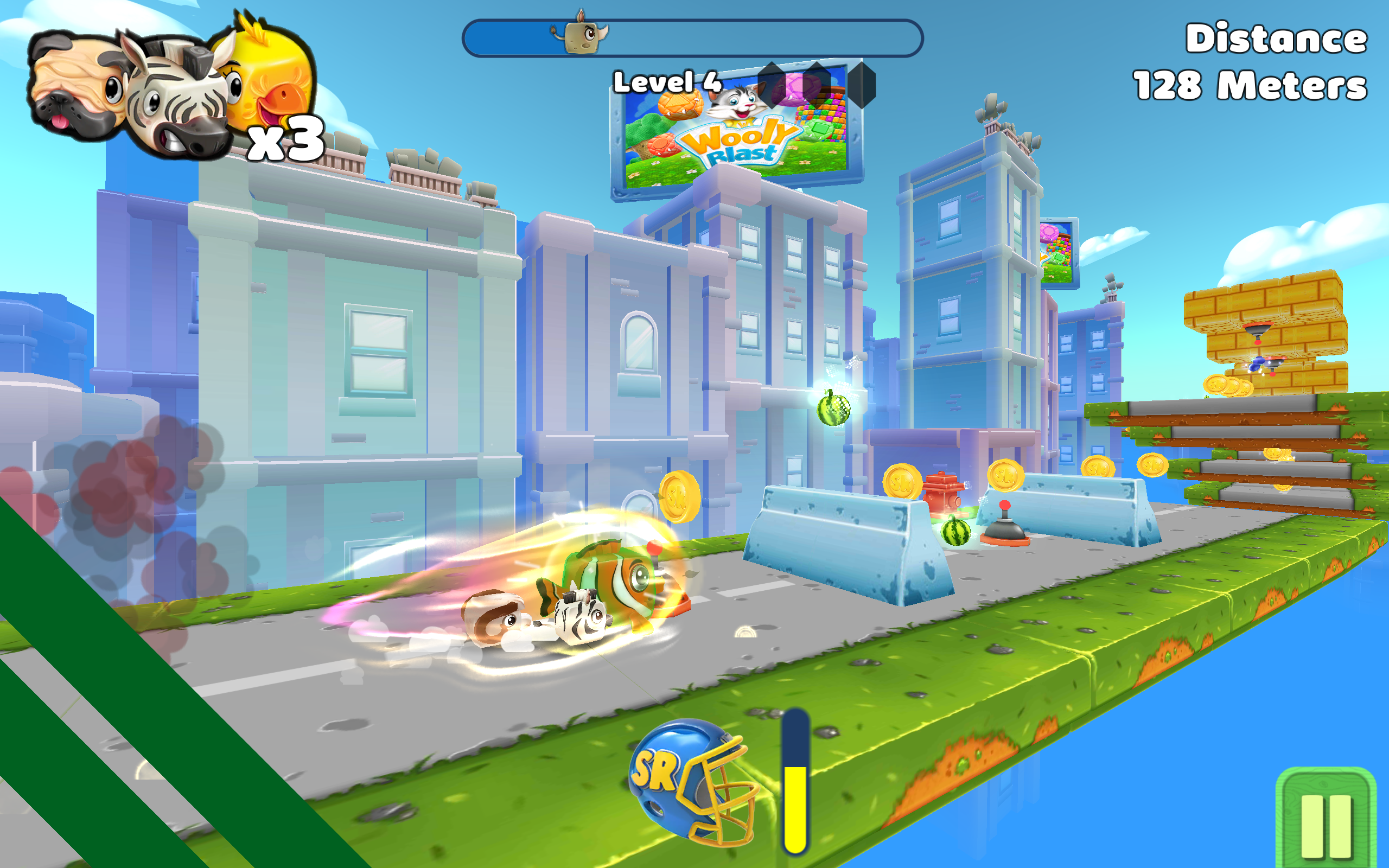Tap the Distance 128 Meters display
Viewport: 1389px width, 868px height.
tap(1263, 60)
